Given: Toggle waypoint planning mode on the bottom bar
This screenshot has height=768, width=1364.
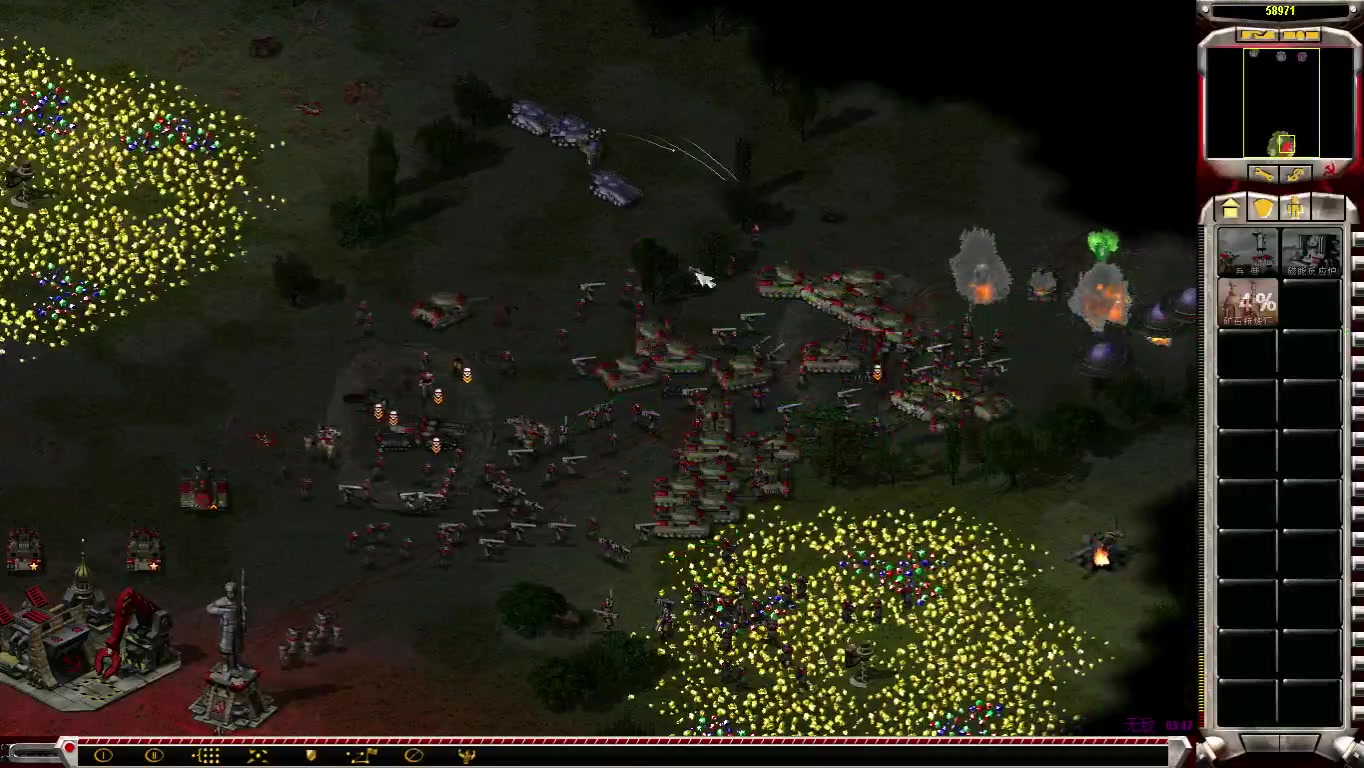Looking at the screenshot, I should point(360,756).
